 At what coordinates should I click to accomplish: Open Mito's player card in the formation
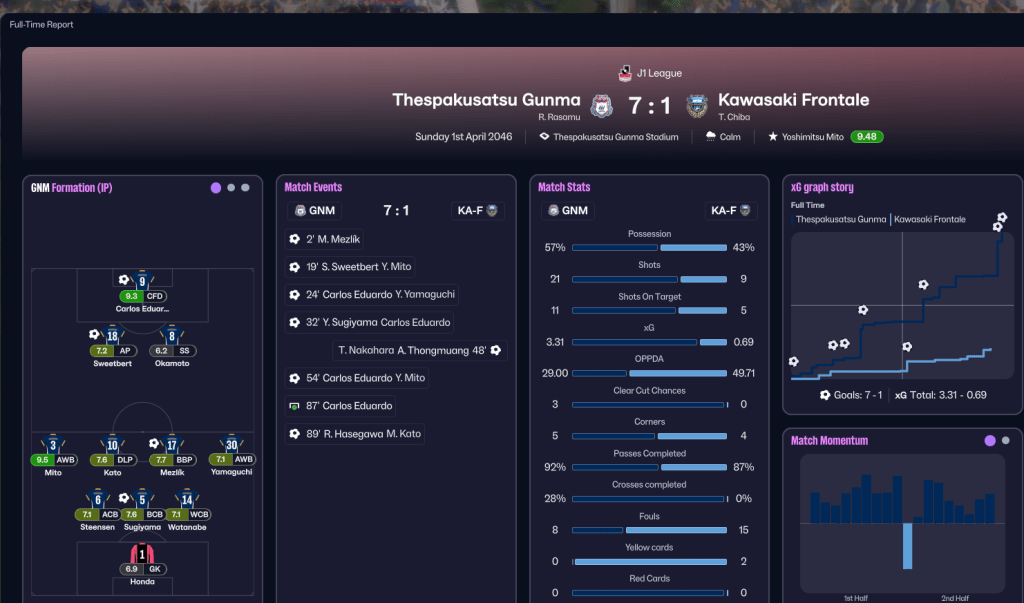click(53, 447)
